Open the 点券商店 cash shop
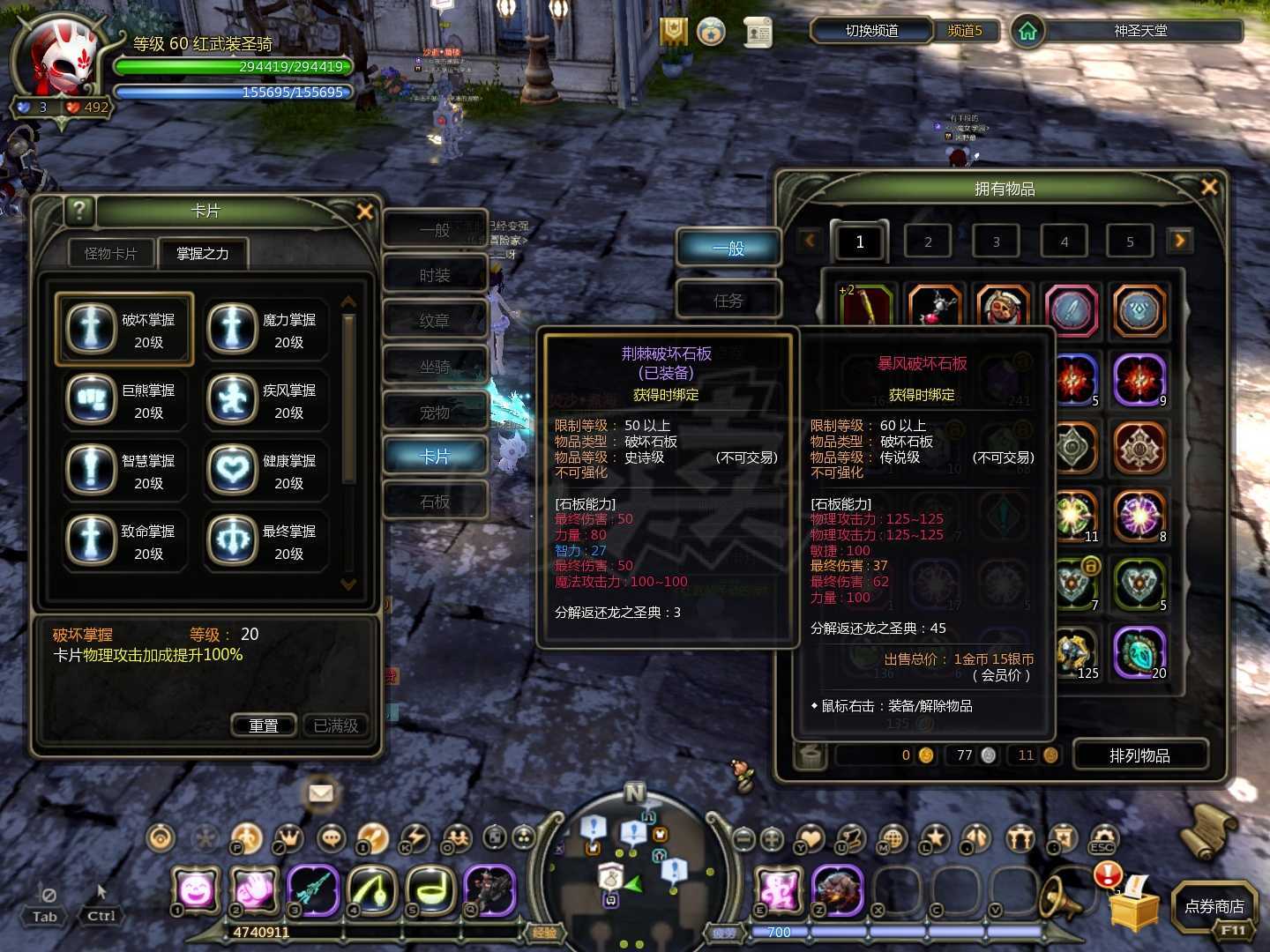The width and height of the screenshot is (1270, 952). (1214, 906)
